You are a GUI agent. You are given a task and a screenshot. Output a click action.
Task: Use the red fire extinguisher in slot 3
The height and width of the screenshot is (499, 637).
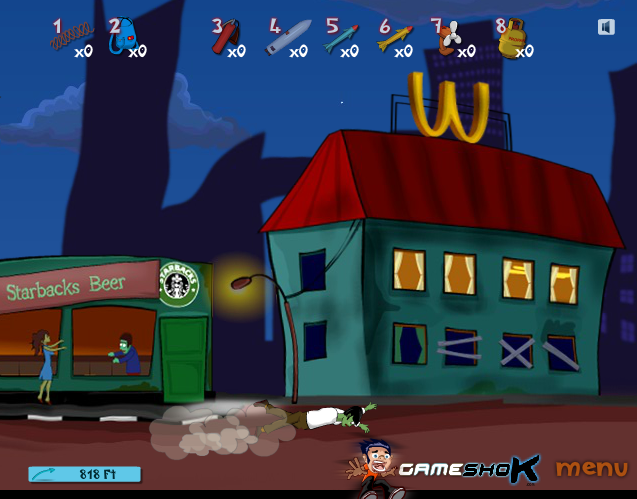point(224,37)
